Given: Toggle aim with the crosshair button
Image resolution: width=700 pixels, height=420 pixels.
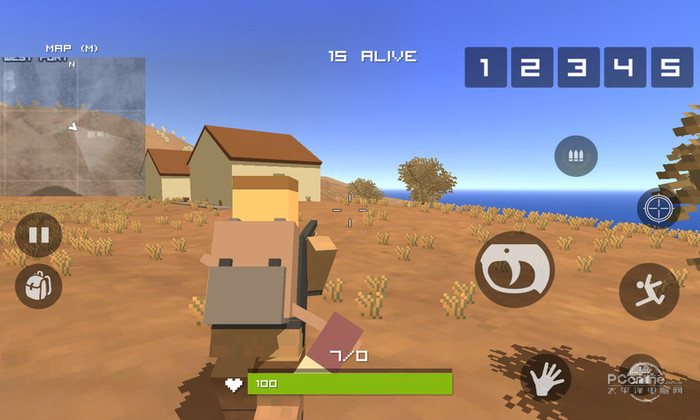Looking at the screenshot, I should tap(658, 208).
